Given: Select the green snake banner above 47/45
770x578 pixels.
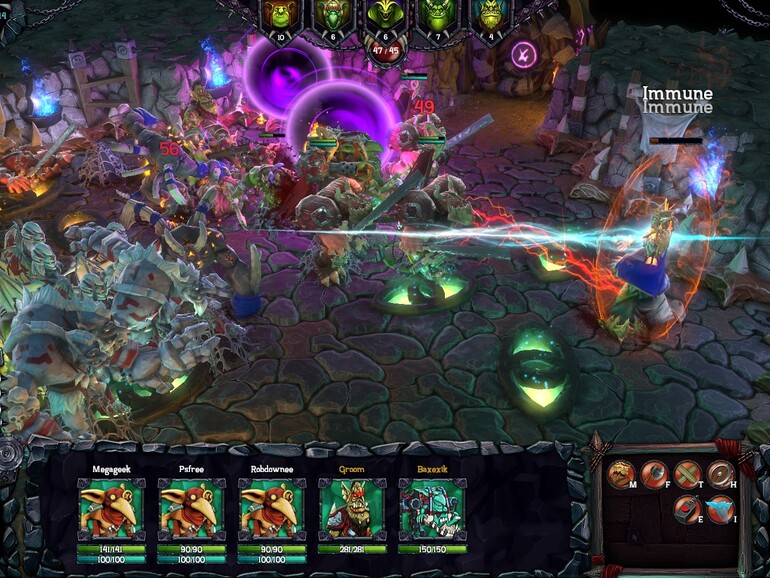Looking at the screenshot, I should coord(384,17).
